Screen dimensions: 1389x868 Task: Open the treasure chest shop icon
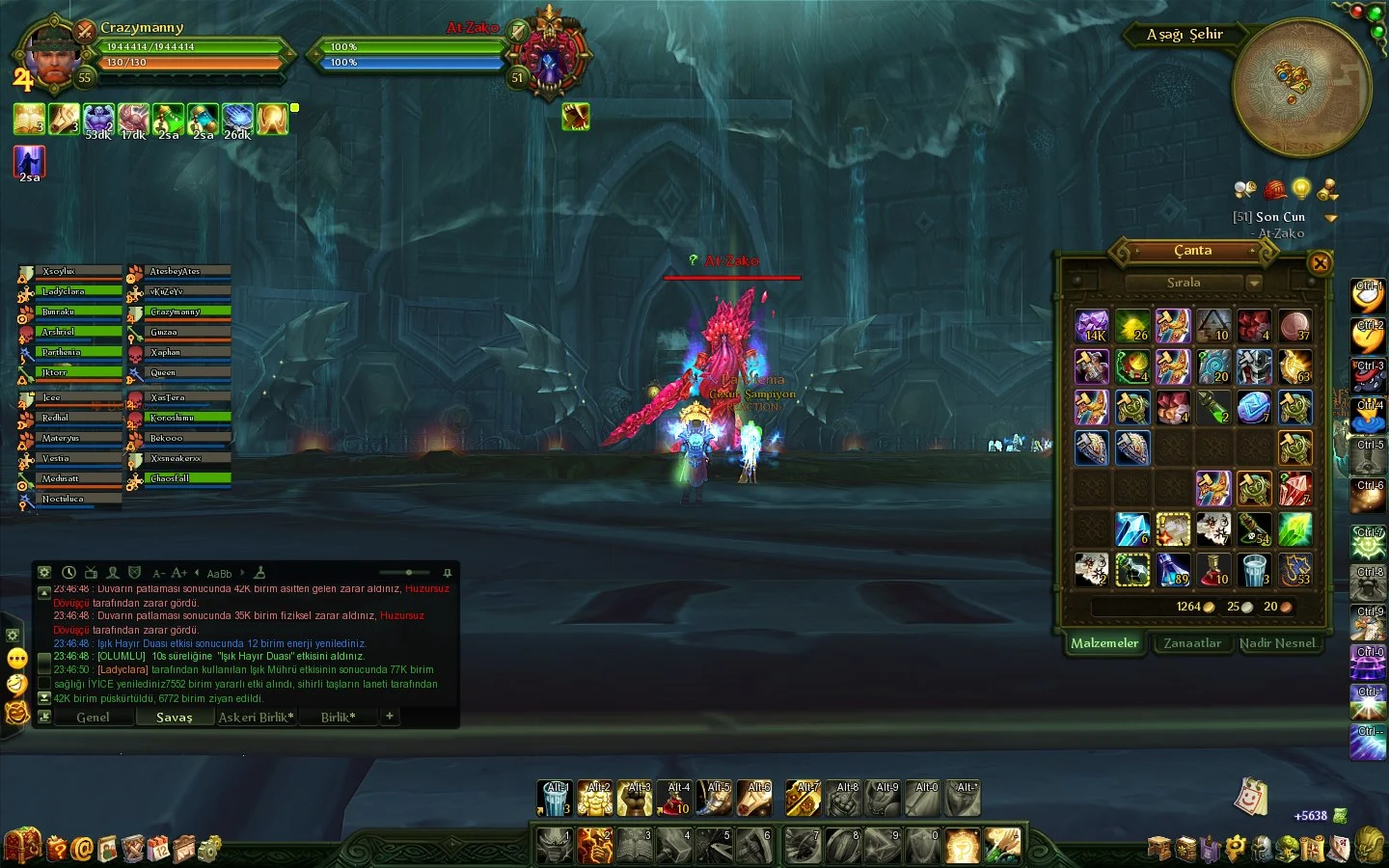click(21, 846)
